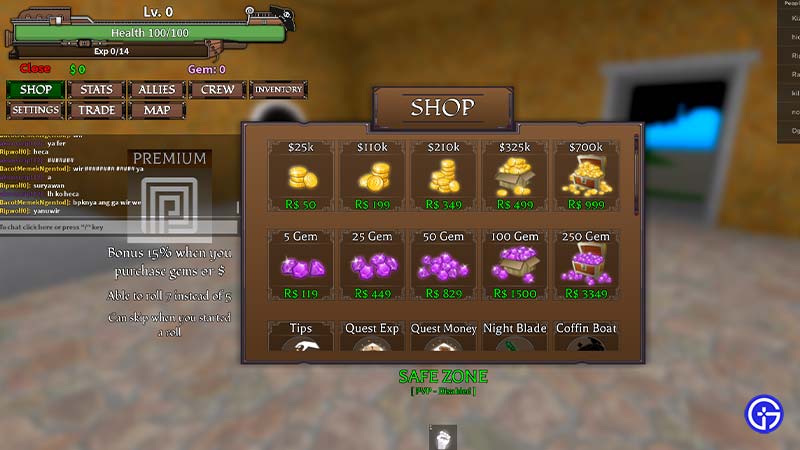Choose the 25 Gem pack

pos(372,266)
